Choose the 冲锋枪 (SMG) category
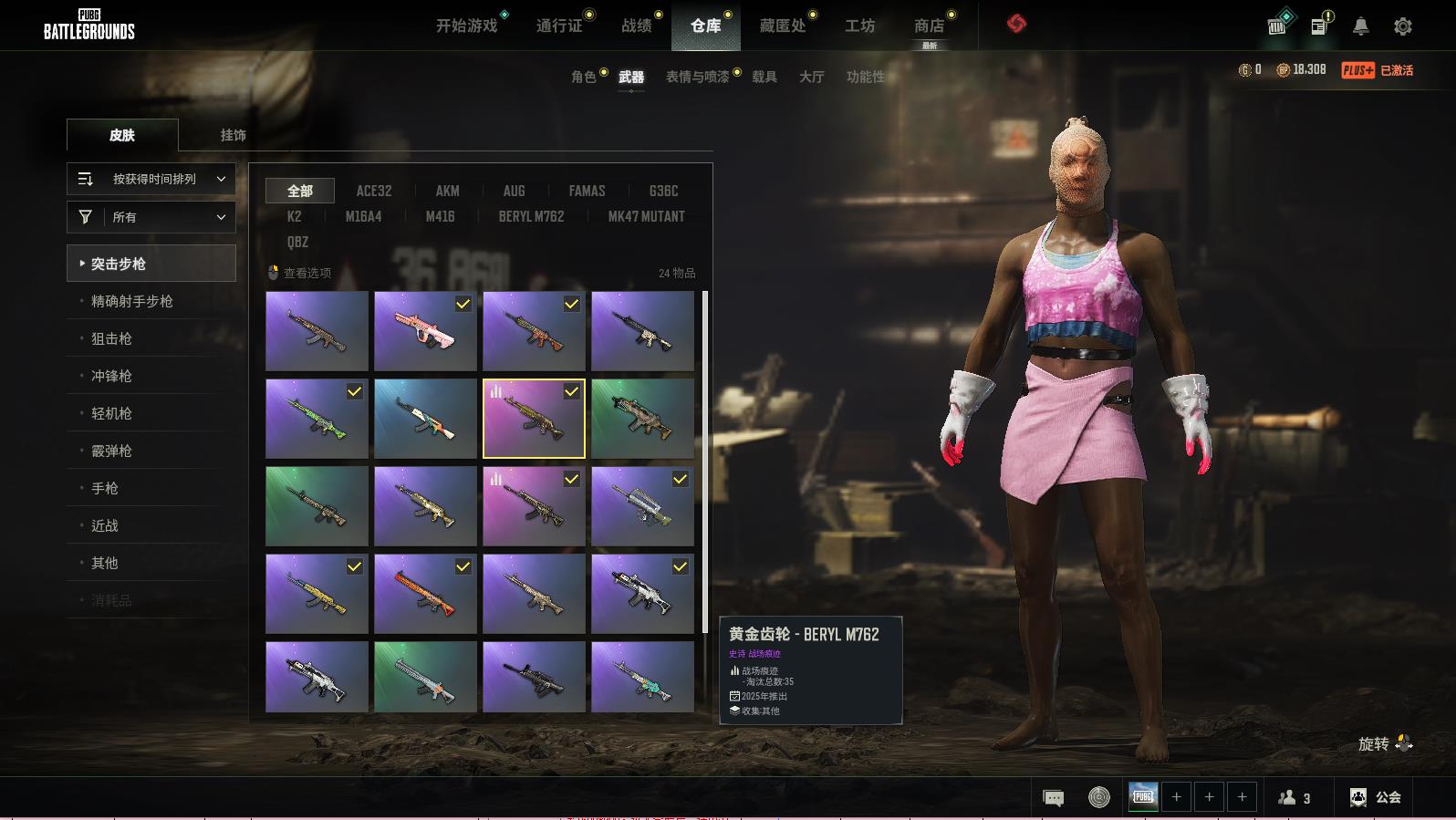 click(x=111, y=376)
